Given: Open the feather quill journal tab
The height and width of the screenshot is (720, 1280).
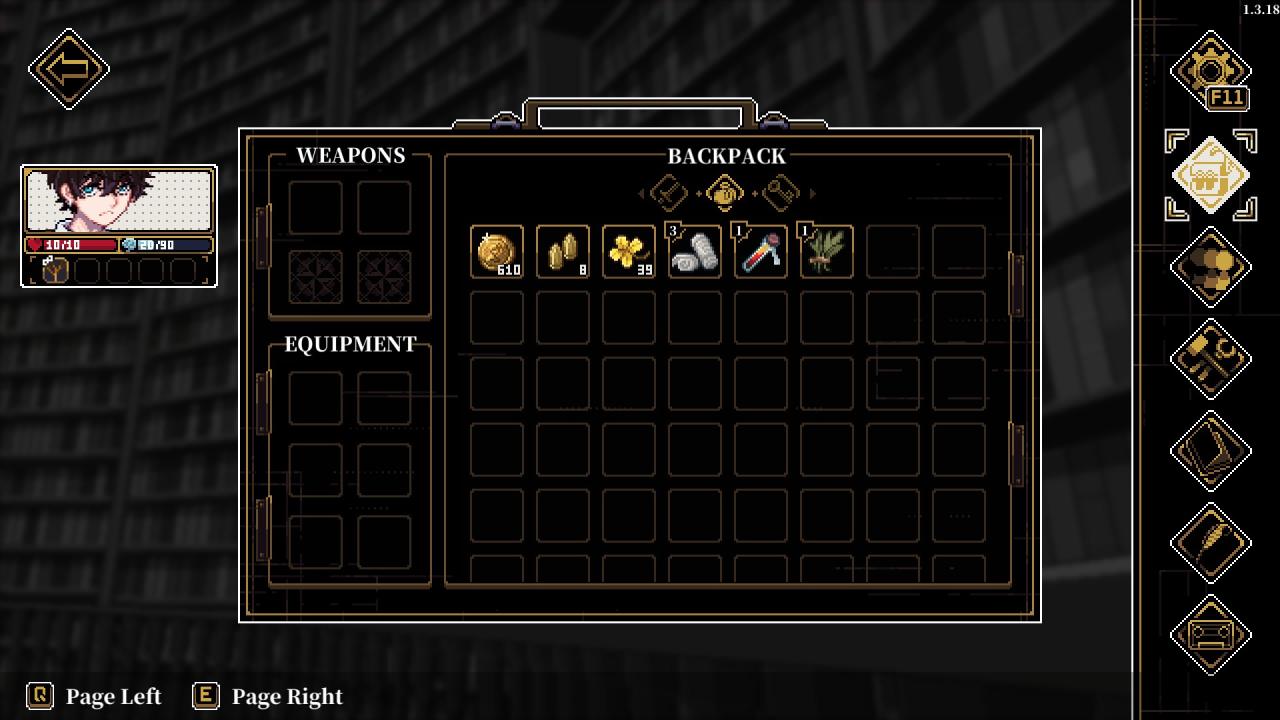Looking at the screenshot, I should coord(1210,543).
